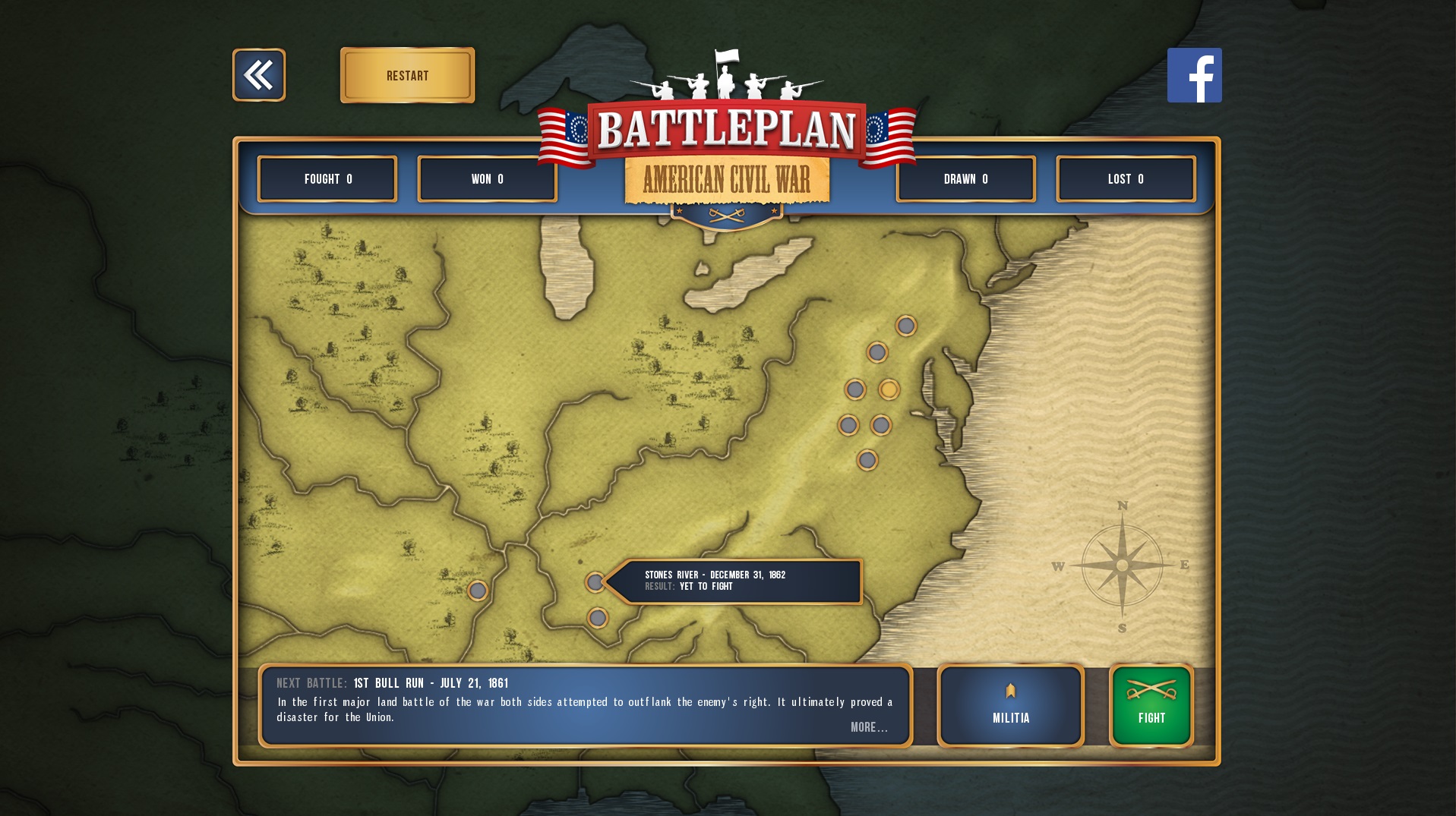Click the Stones River battle marker

pos(595,581)
